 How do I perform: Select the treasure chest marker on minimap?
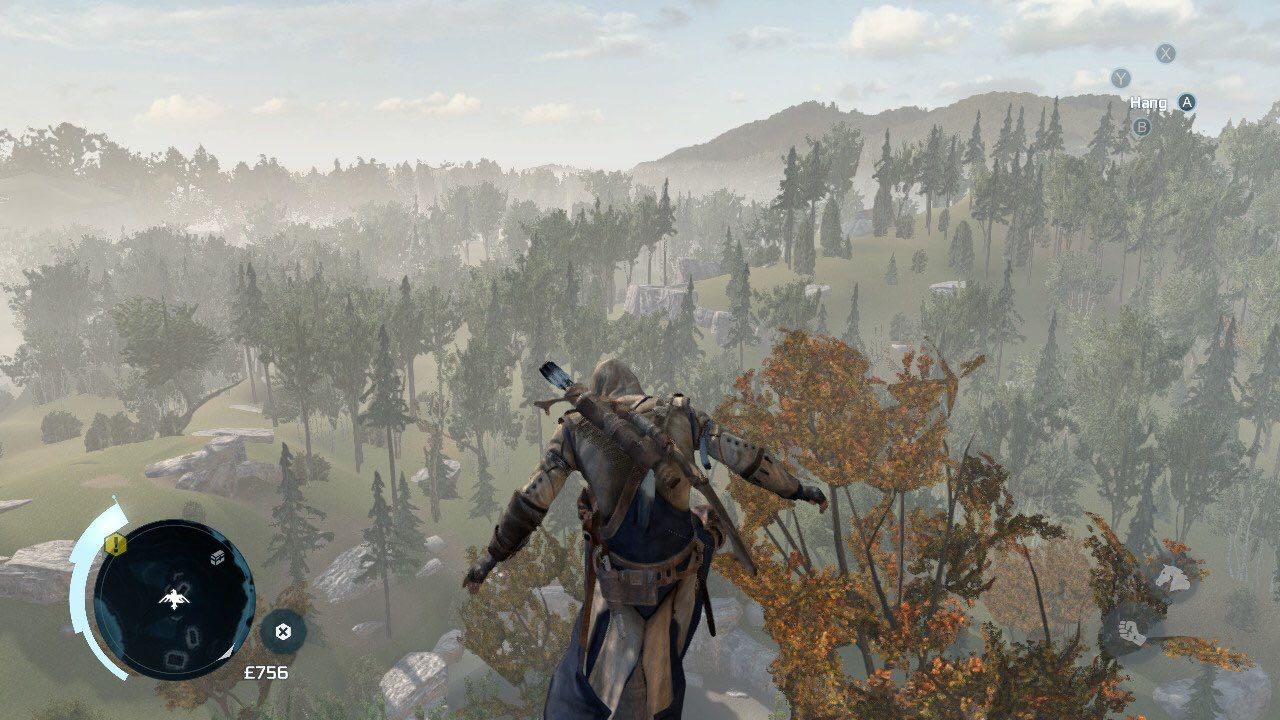(216, 559)
